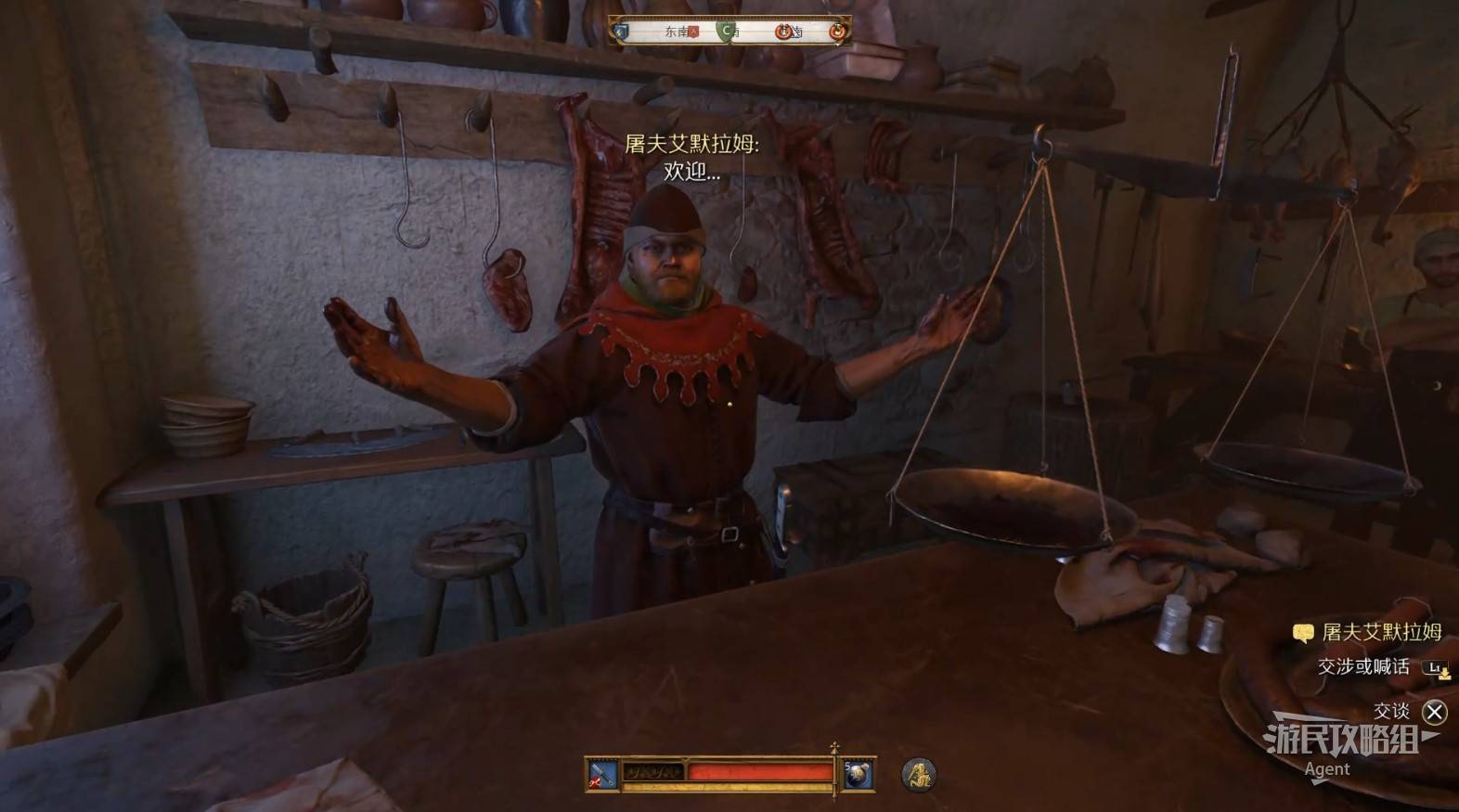Select the round flask item slot showing 5

pos(858,774)
